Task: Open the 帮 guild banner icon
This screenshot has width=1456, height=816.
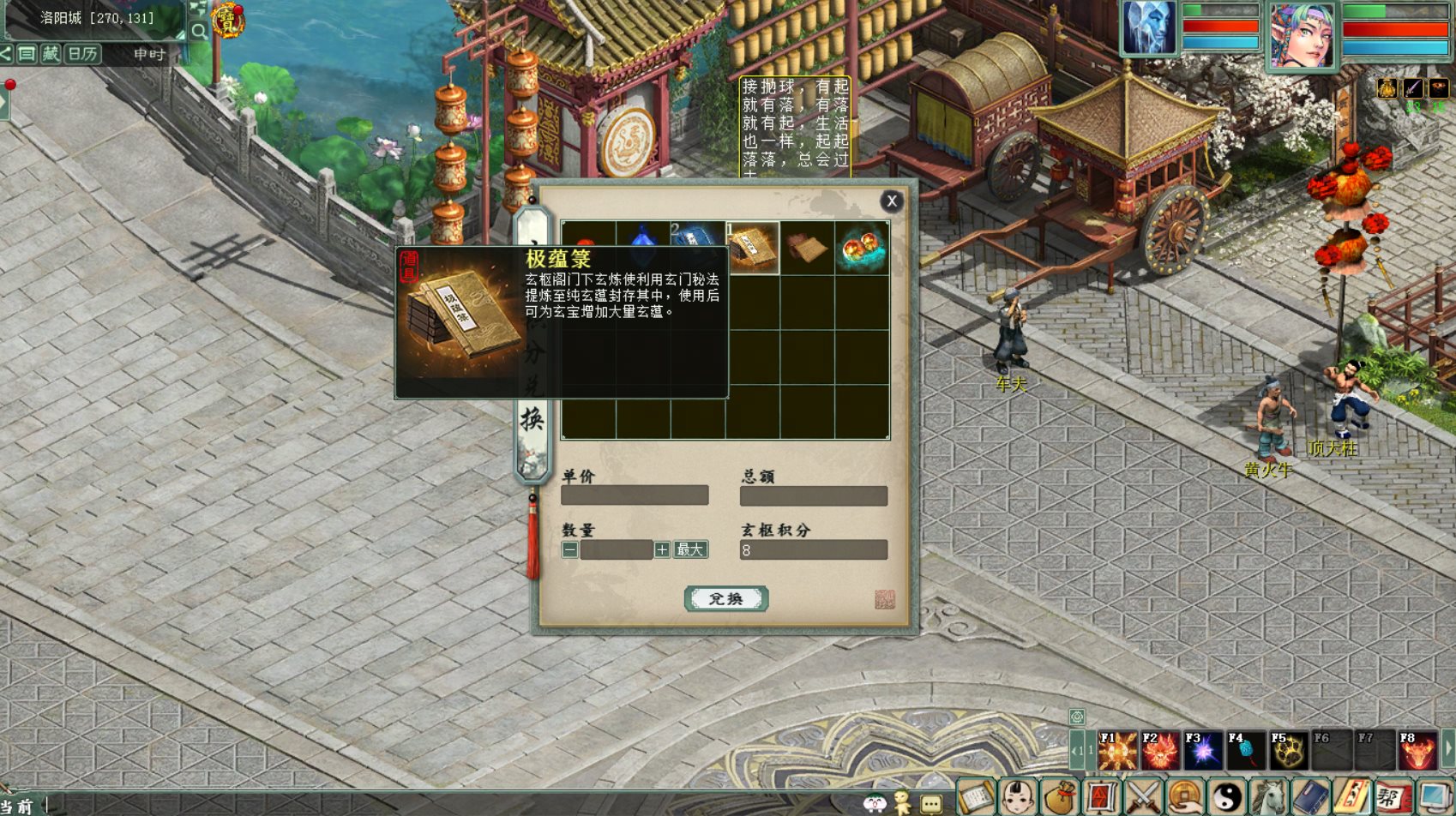Action: pyautogui.click(x=1394, y=797)
